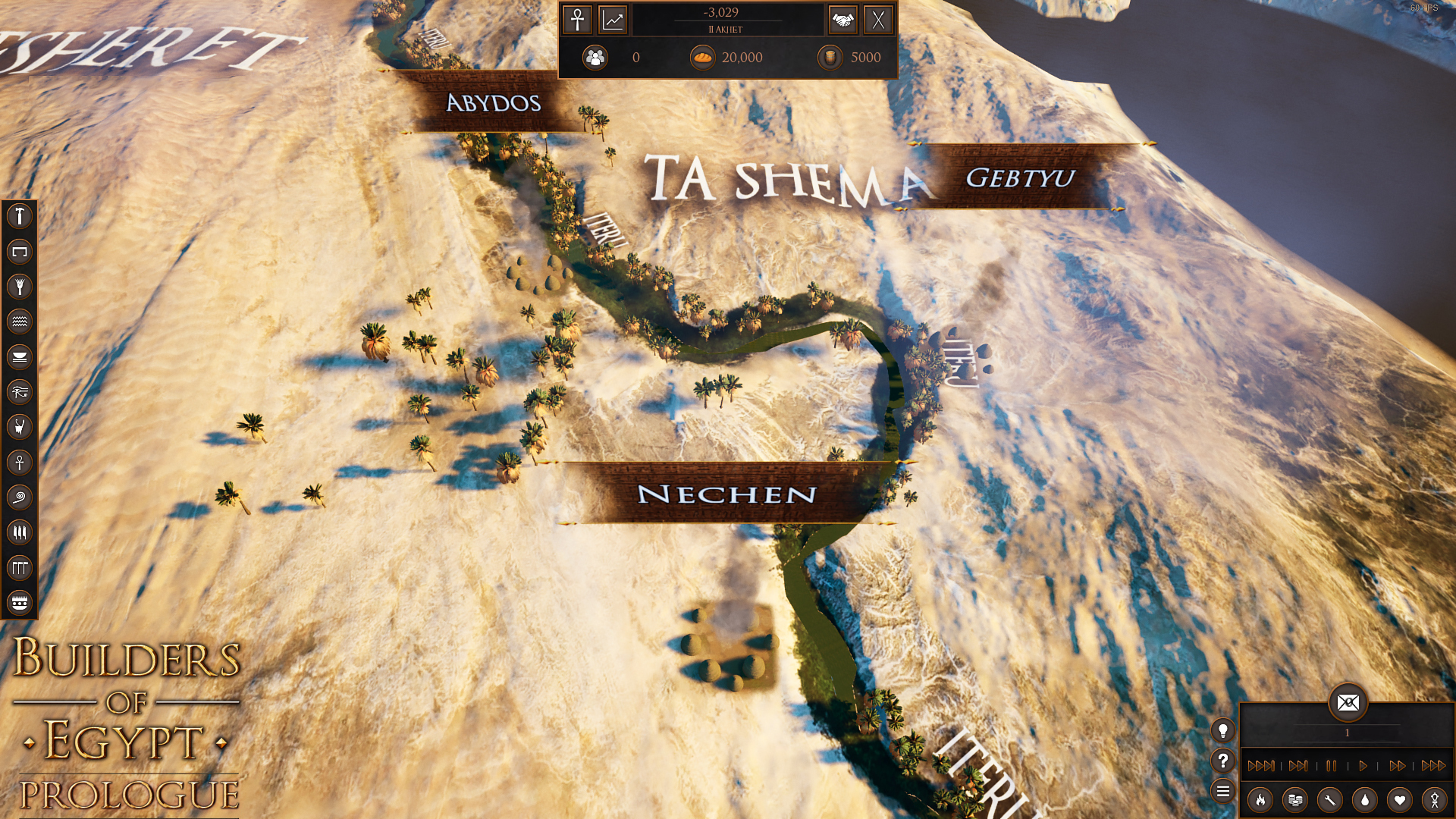Toggle the water overlay view

point(1363,801)
